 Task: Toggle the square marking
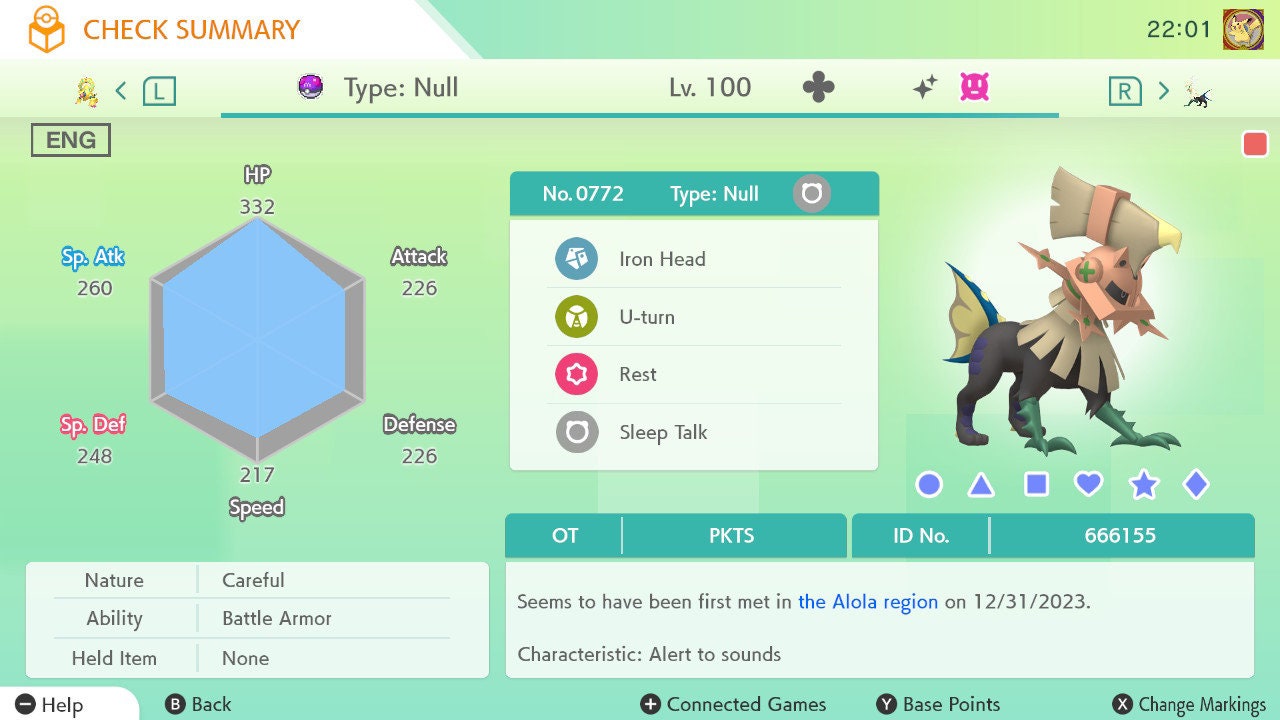(1036, 485)
